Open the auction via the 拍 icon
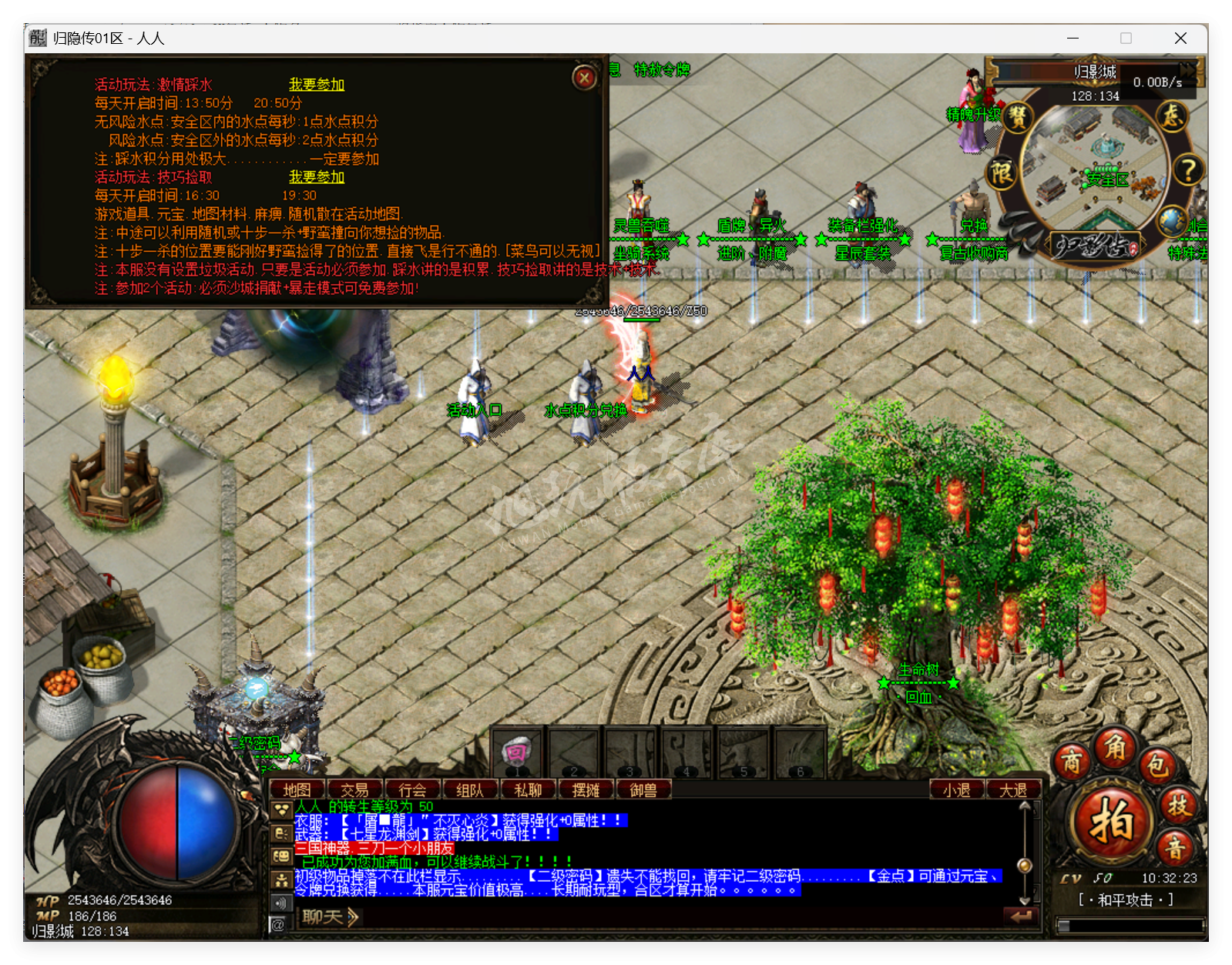This screenshot has width=1232, height=965. pos(1113,819)
